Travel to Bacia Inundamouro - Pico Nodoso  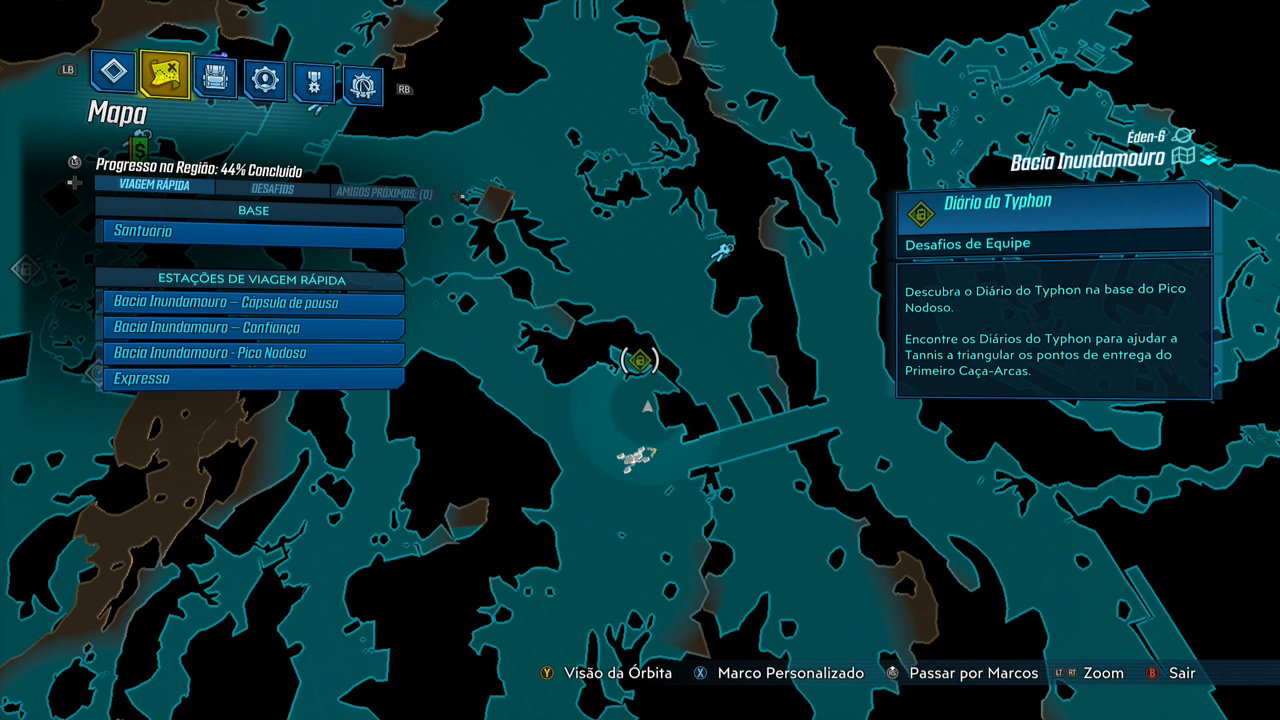[254, 353]
